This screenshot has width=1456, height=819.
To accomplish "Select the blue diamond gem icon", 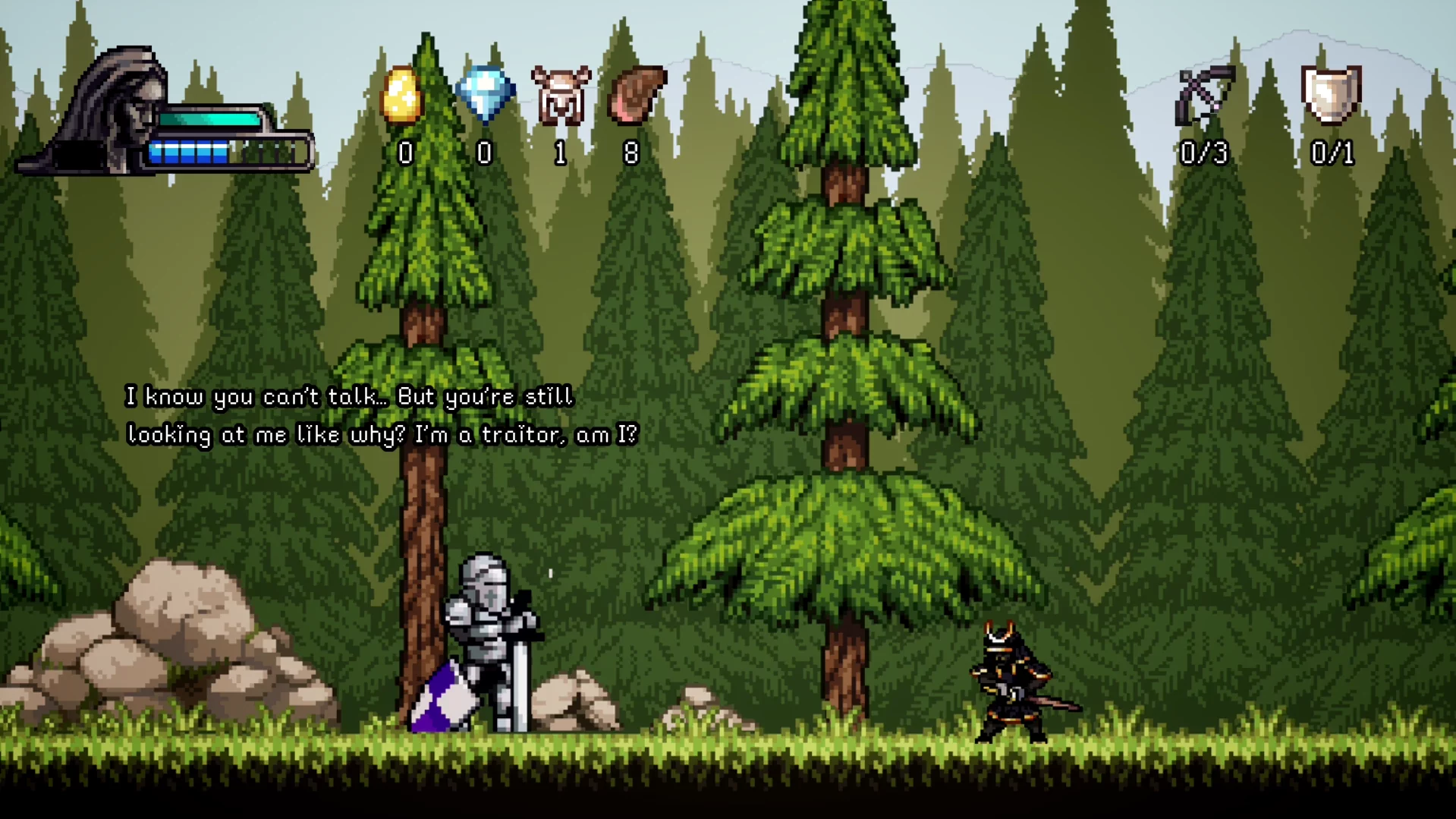I will tap(486, 94).
